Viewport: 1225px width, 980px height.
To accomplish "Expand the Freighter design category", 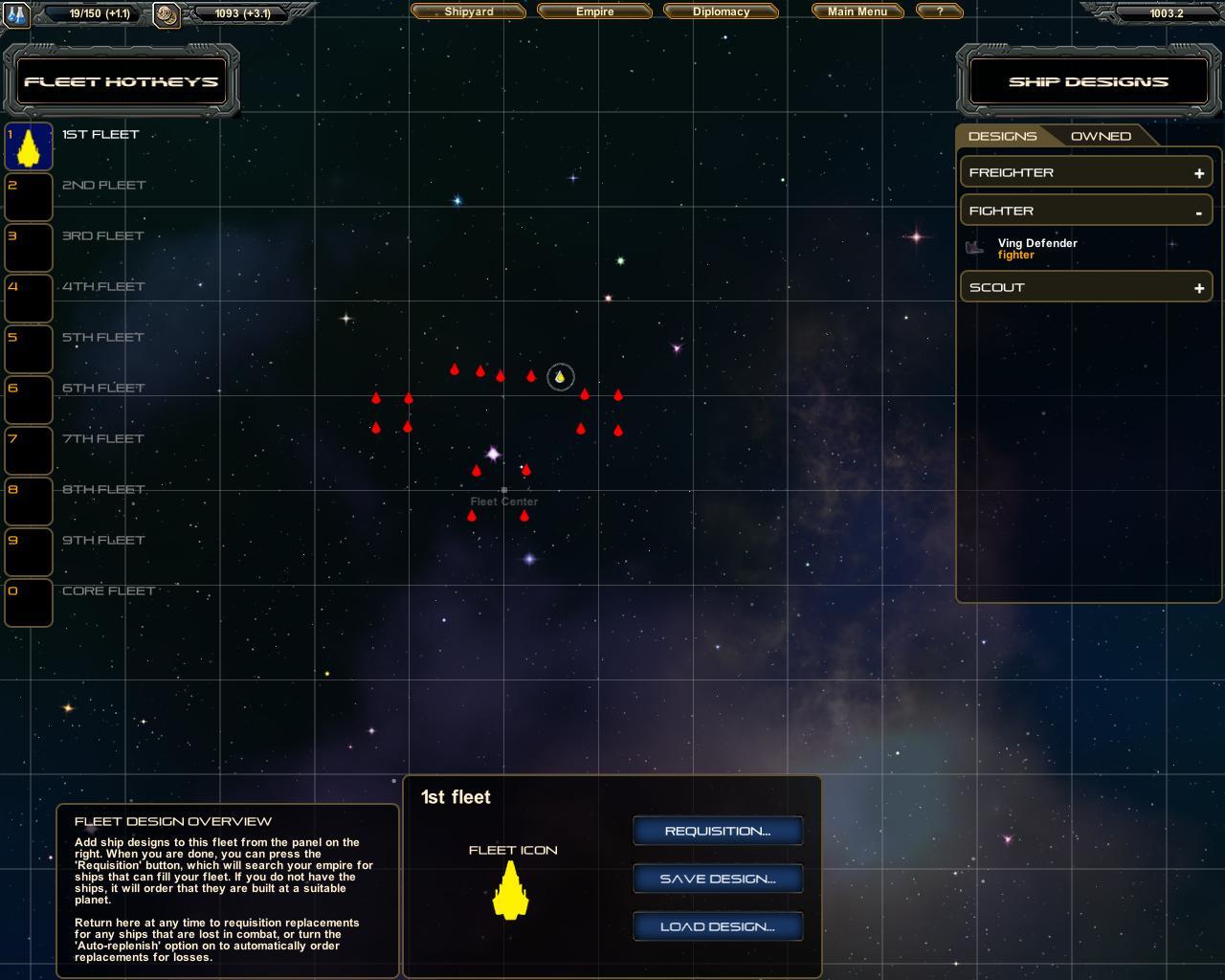I will (x=1198, y=173).
